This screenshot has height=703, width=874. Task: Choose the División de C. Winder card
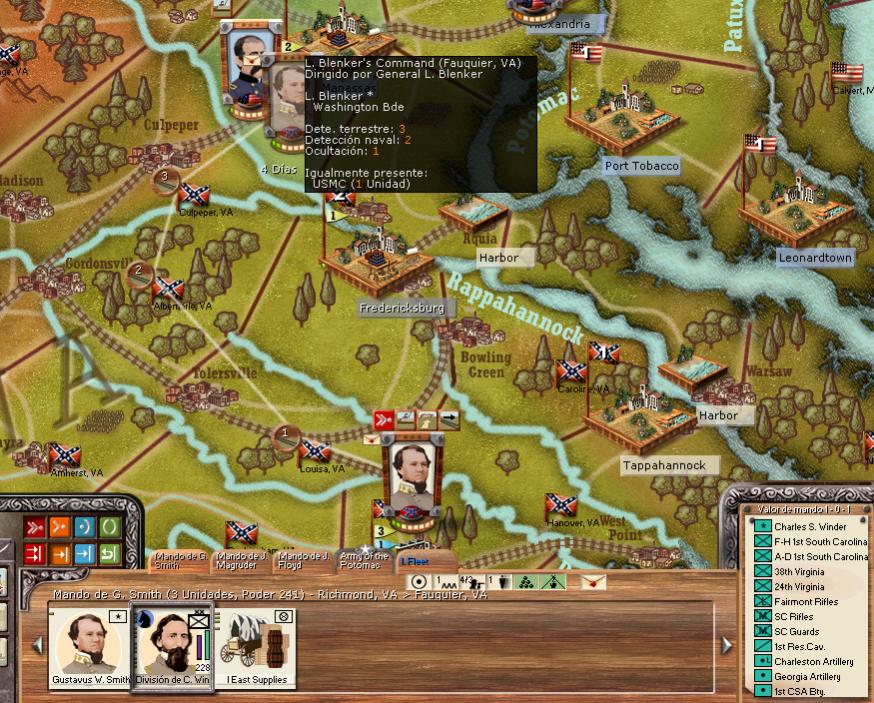coord(172,648)
